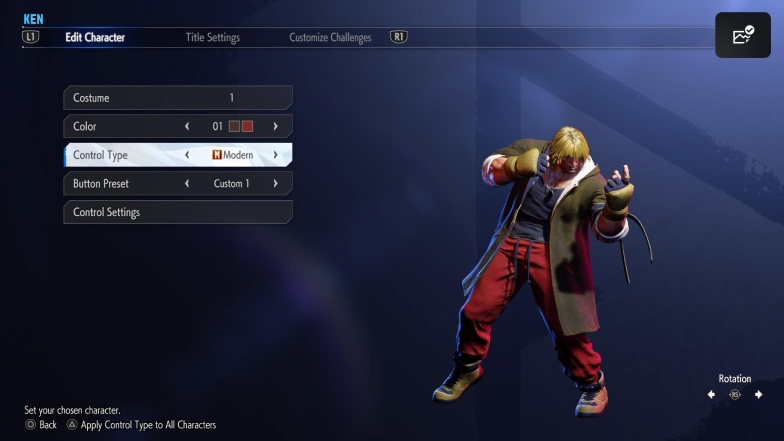Viewport: 784px width, 441px height.
Task: Switch Button Preset with its left arrow
Action: 187,184
